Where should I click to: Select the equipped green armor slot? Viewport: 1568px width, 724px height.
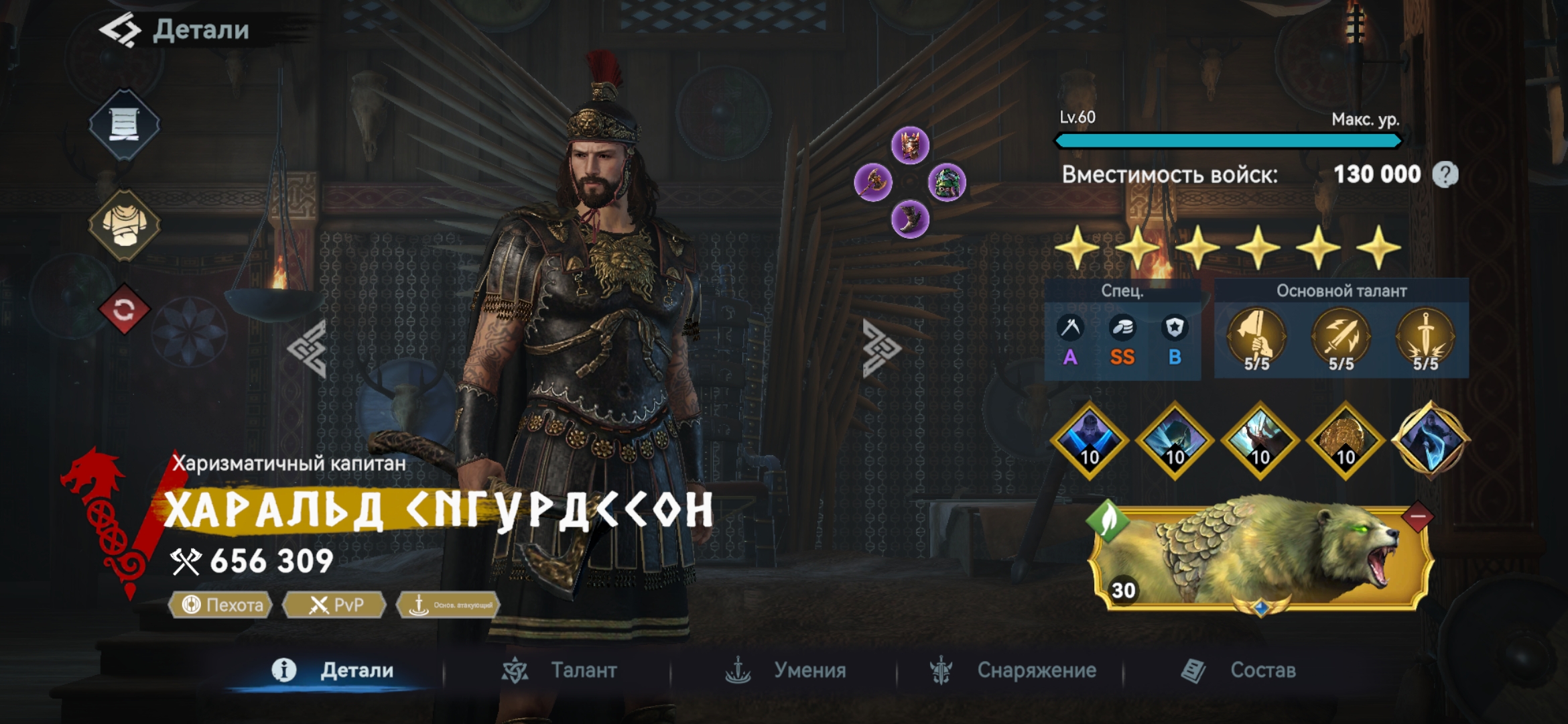(x=947, y=182)
